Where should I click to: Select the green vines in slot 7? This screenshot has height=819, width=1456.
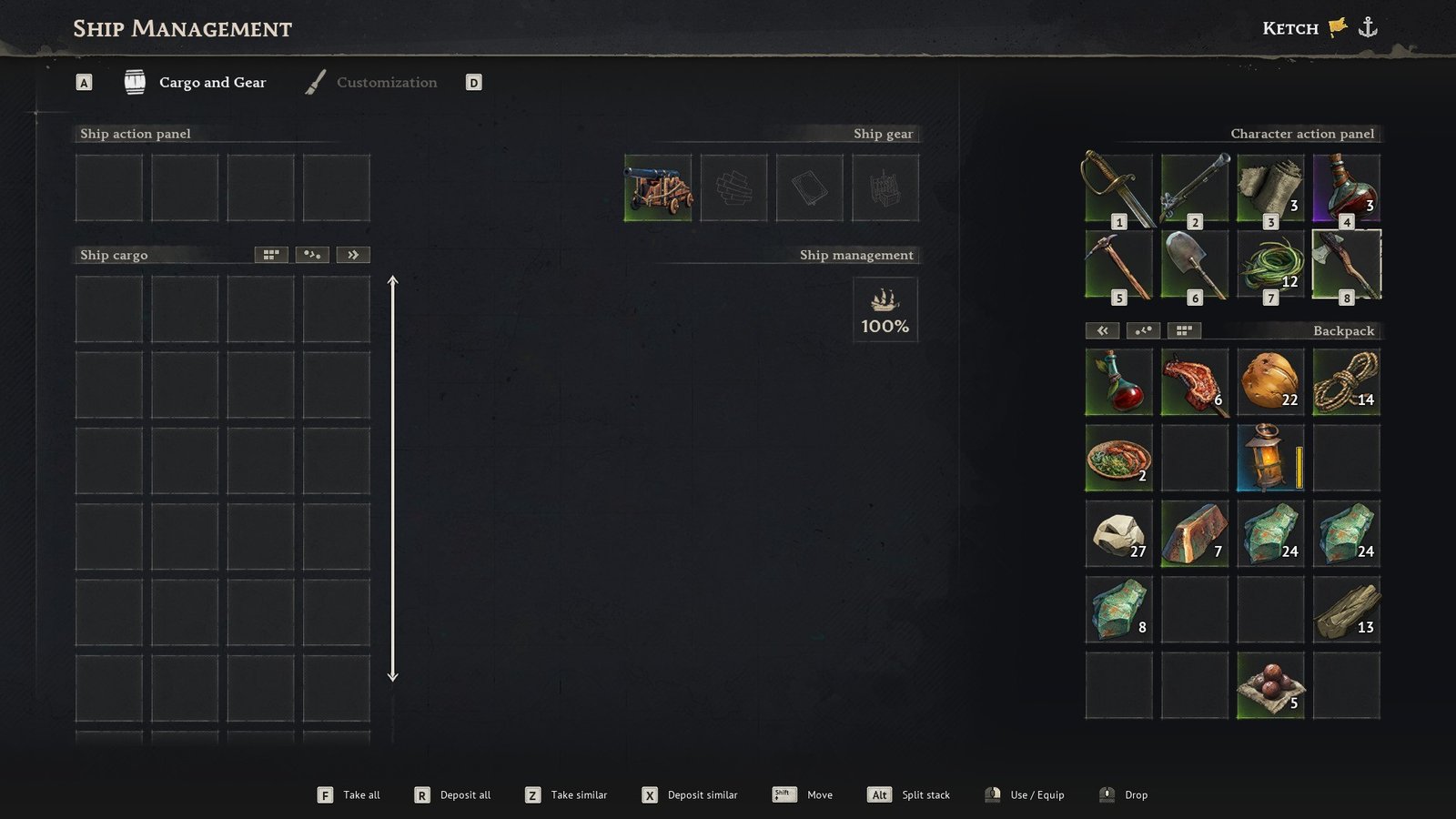pos(1270,265)
